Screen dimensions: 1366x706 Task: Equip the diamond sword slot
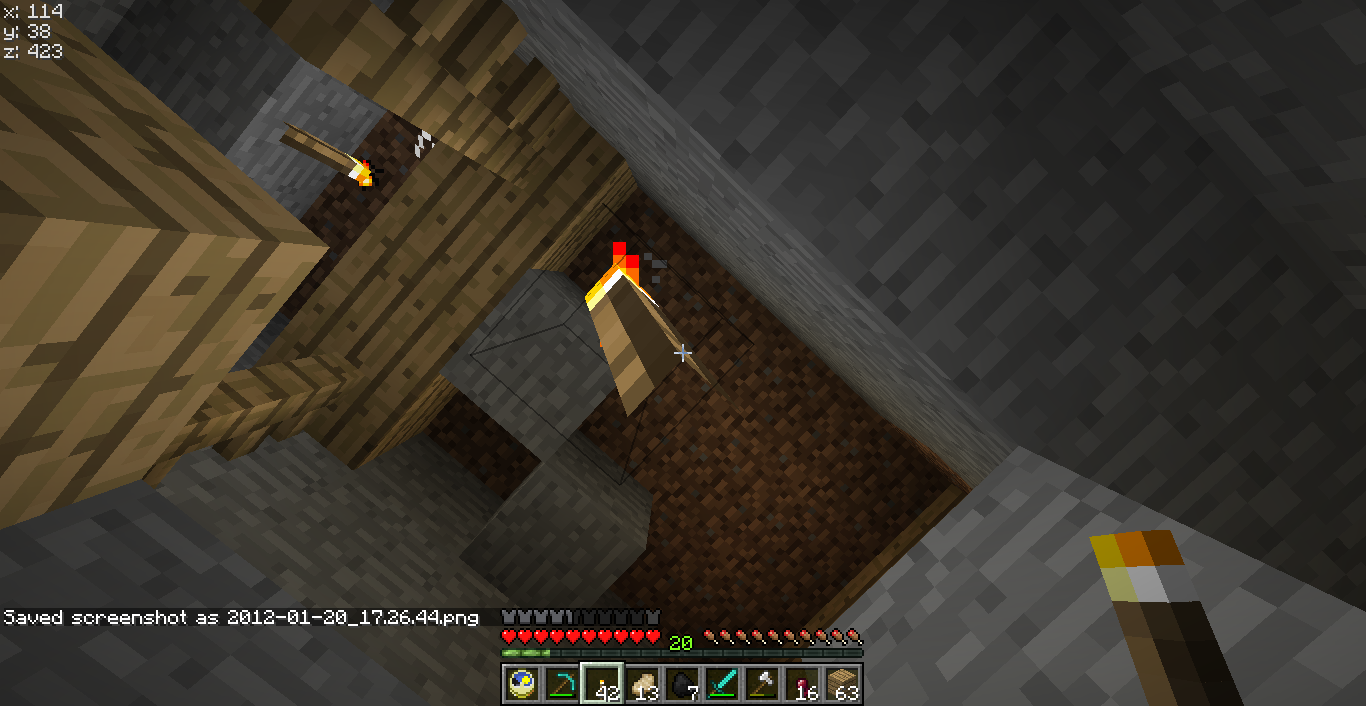point(722,683)
